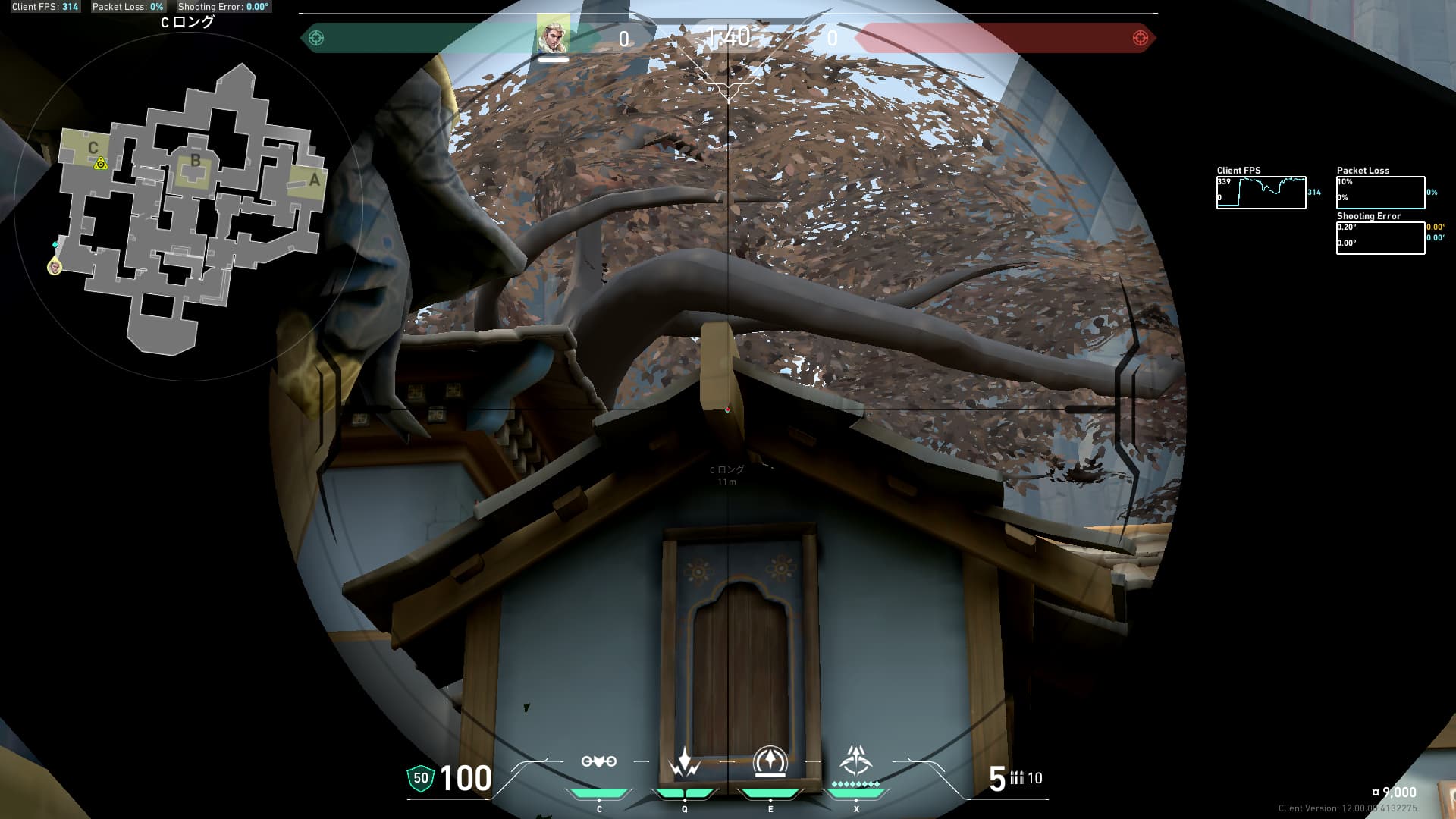Open the Packet Loss graph panel

pos(1380,193)
